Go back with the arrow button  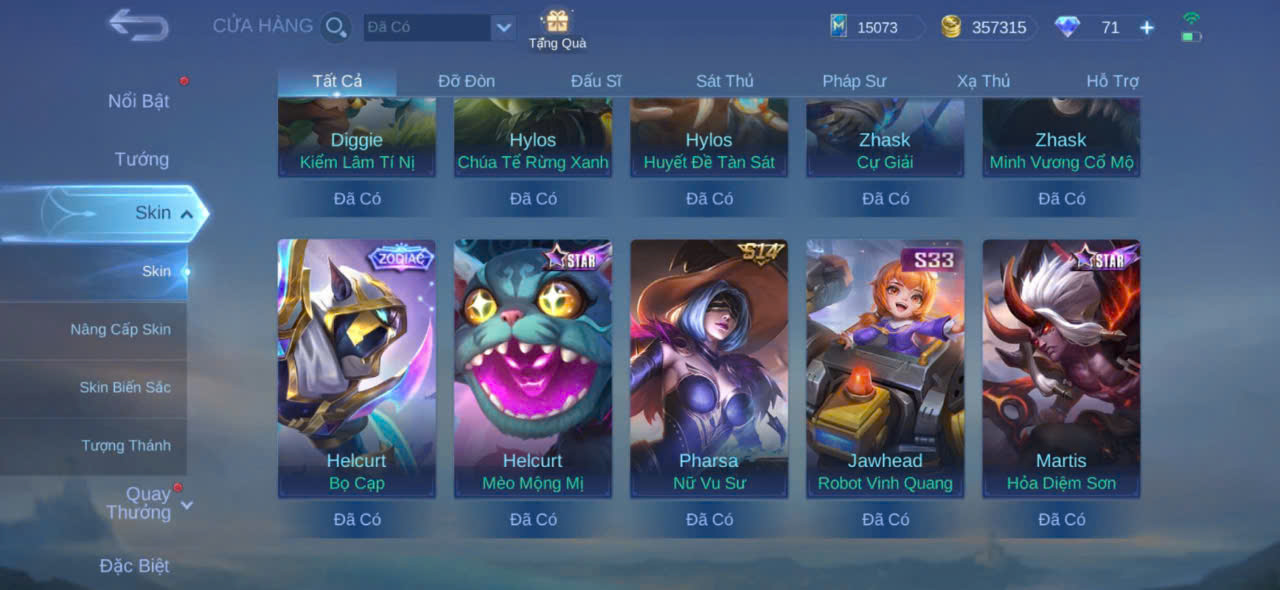pos(138,25)
